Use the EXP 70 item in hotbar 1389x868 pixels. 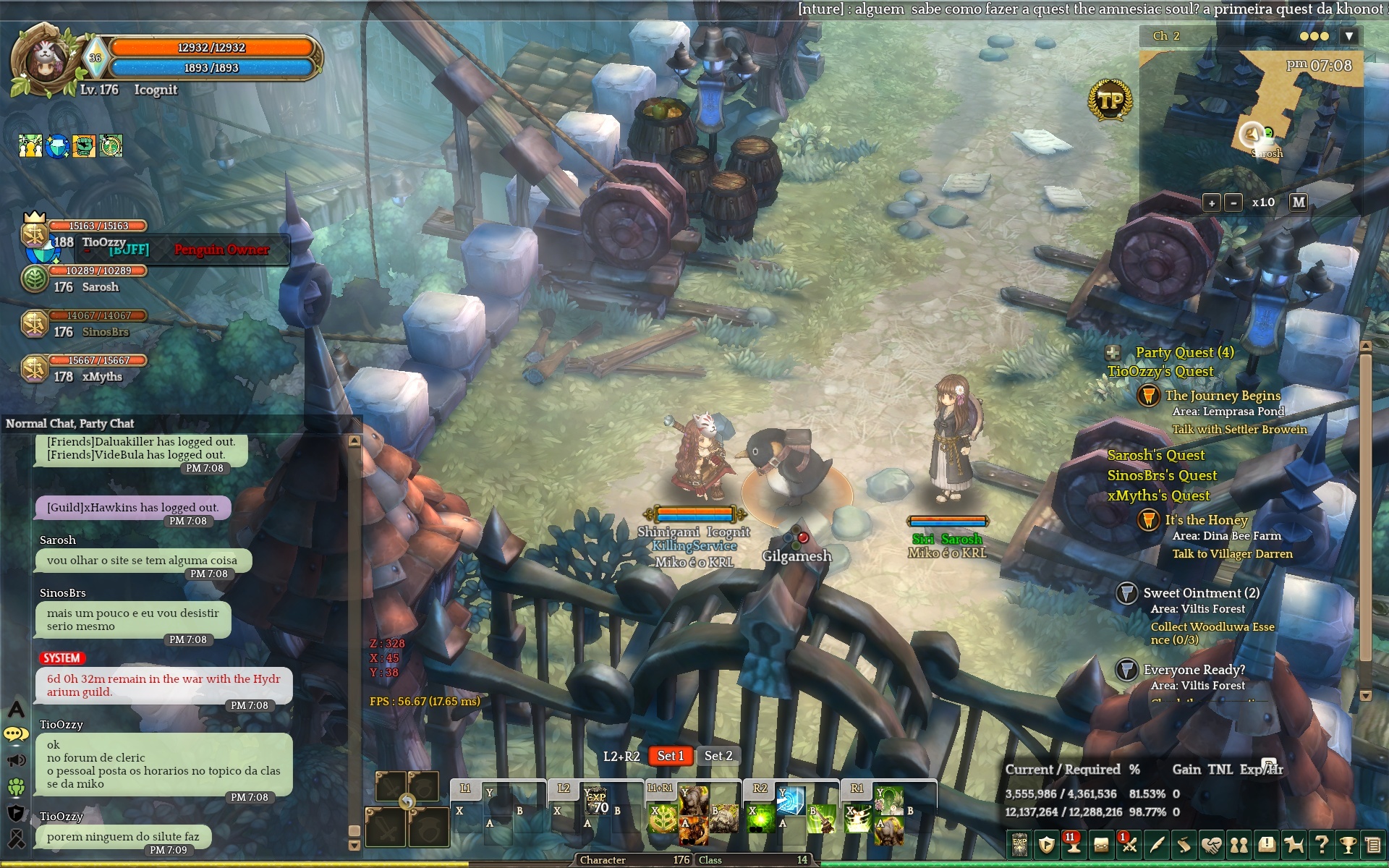click(597, 802)
